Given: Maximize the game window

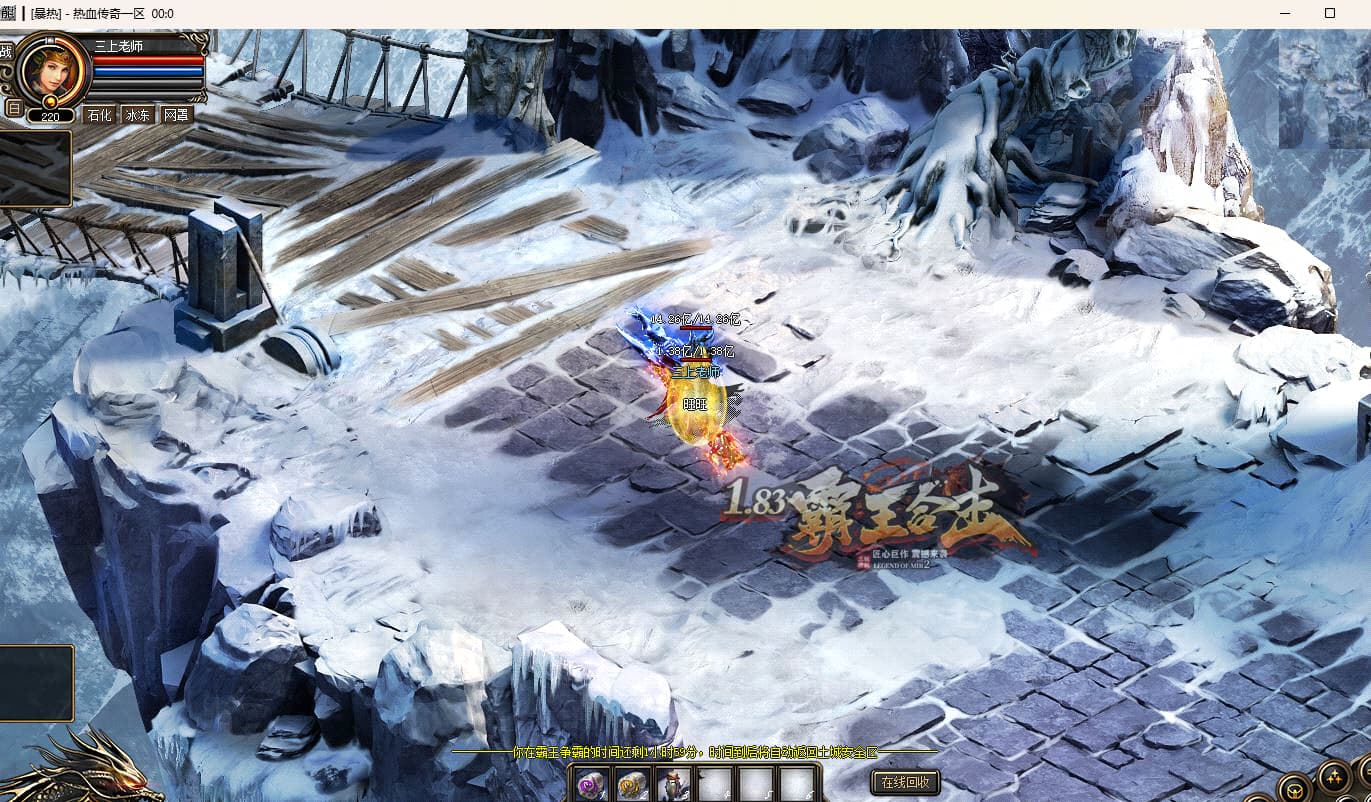Looking at the screenshot, I should pyautogui.click(x=1329, y=13).
